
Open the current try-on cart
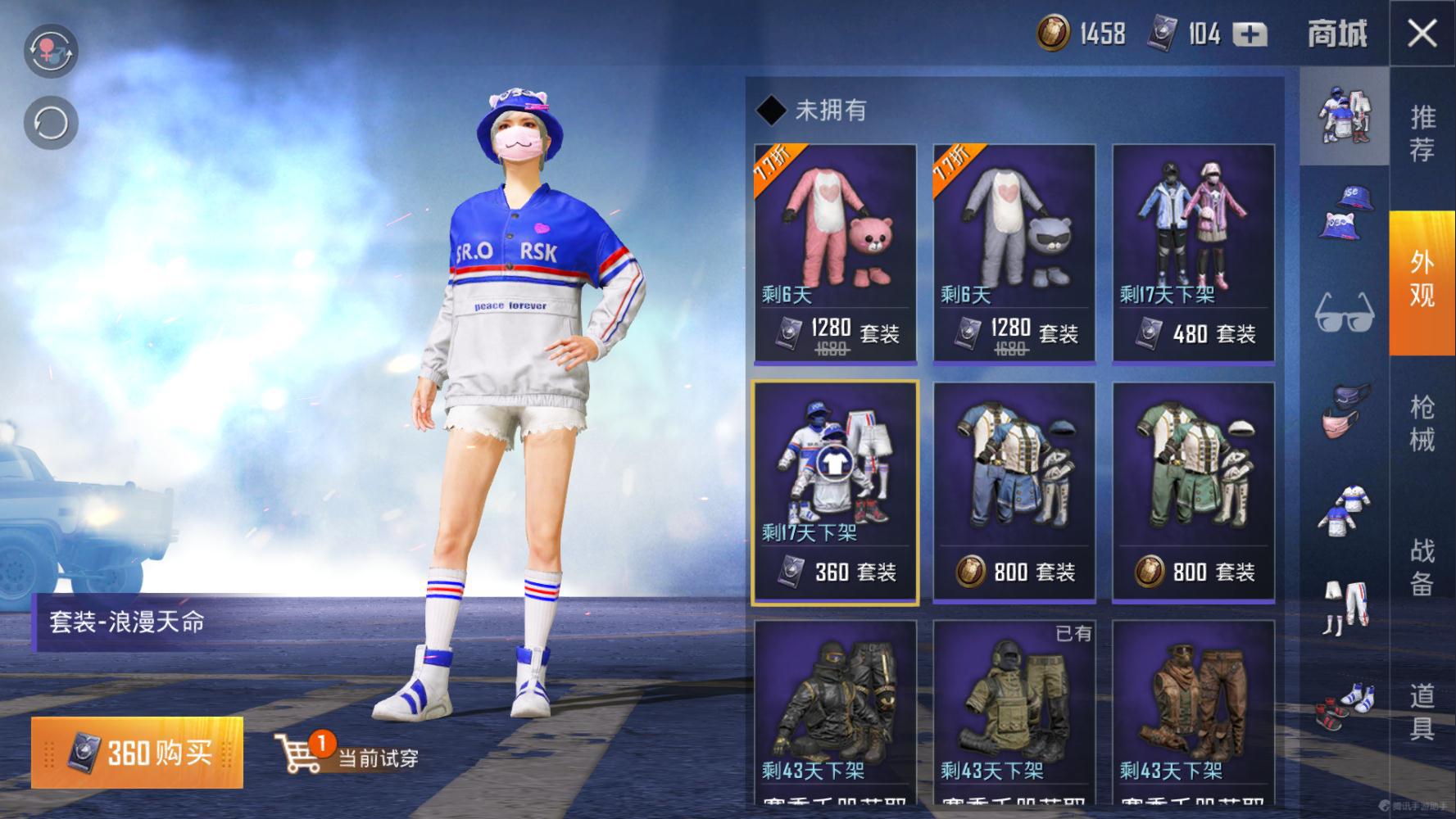(347, 753)
